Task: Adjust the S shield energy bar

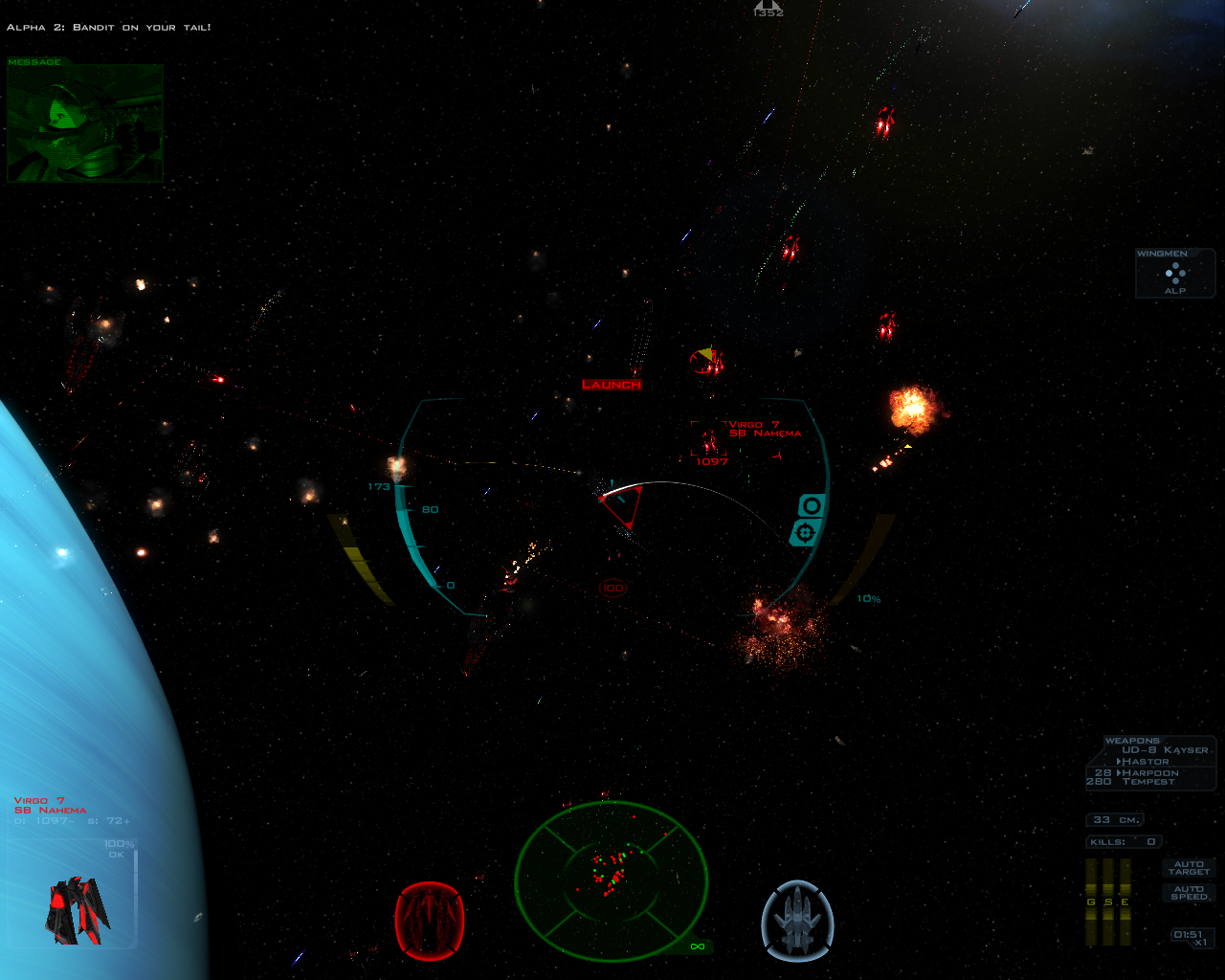Action: click(x=1108, y=902)
